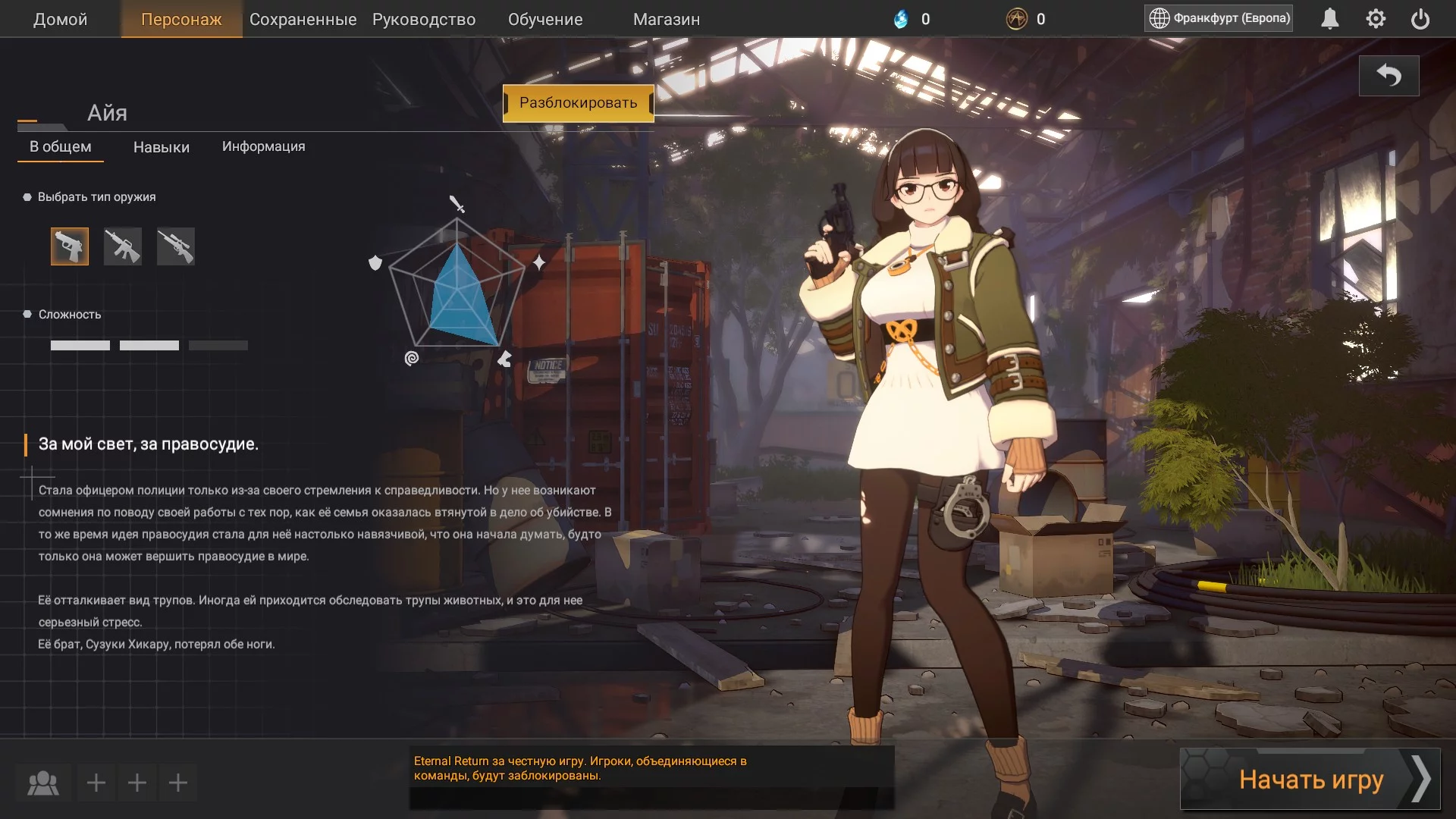Open the team group icon
The width and height of the screenshot is (1456, 819).
pyautogui.click(x=43, y=783)
